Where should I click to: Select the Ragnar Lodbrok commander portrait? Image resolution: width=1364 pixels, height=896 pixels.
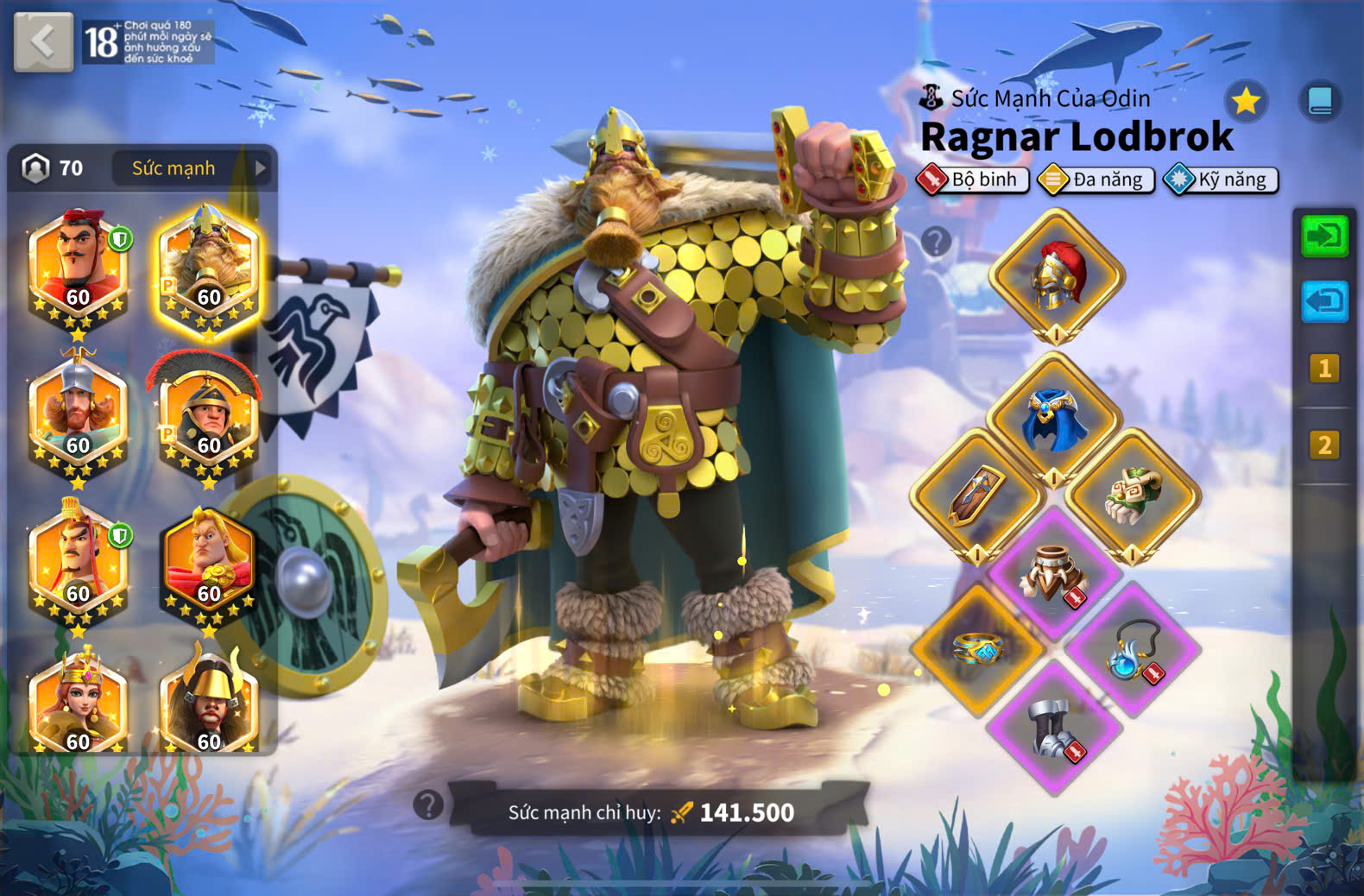(x=208, y=266)
